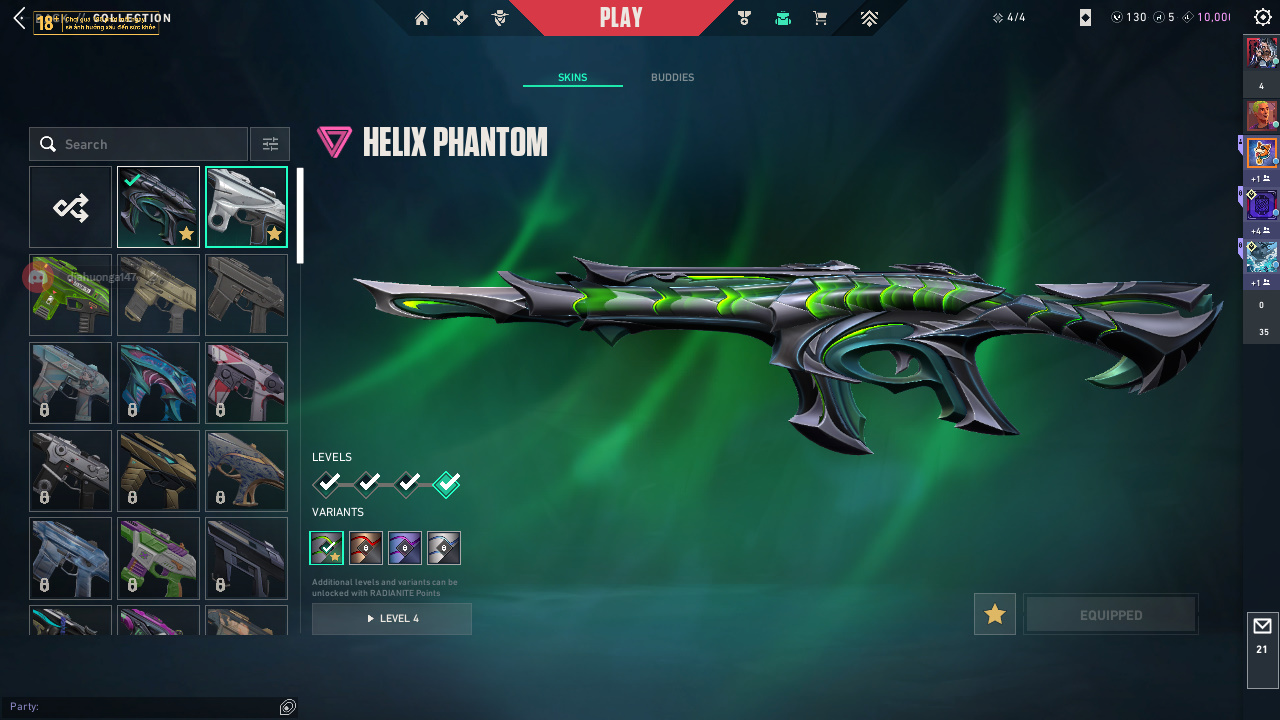Pick the lime green Phantom skin thumbnail
This screenshot has height=720, width=1280.
(70, 295)
